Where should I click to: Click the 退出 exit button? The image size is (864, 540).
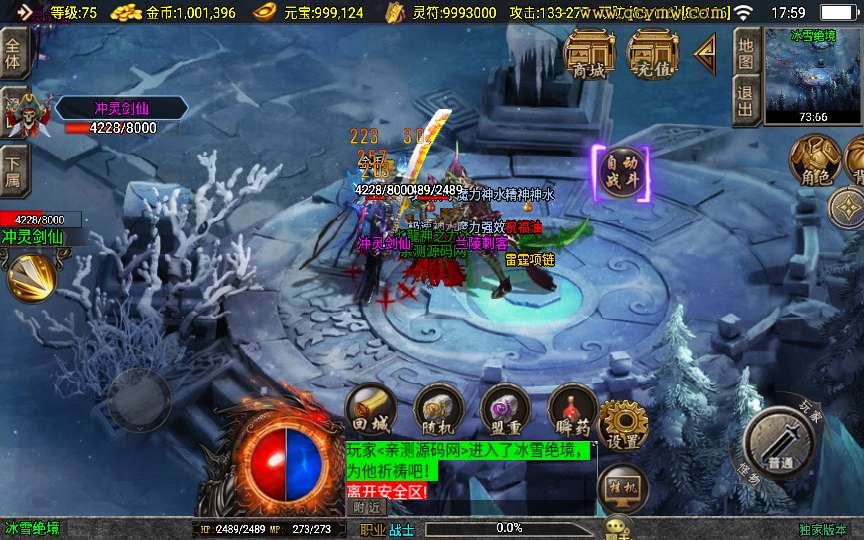tap(745, 100)
